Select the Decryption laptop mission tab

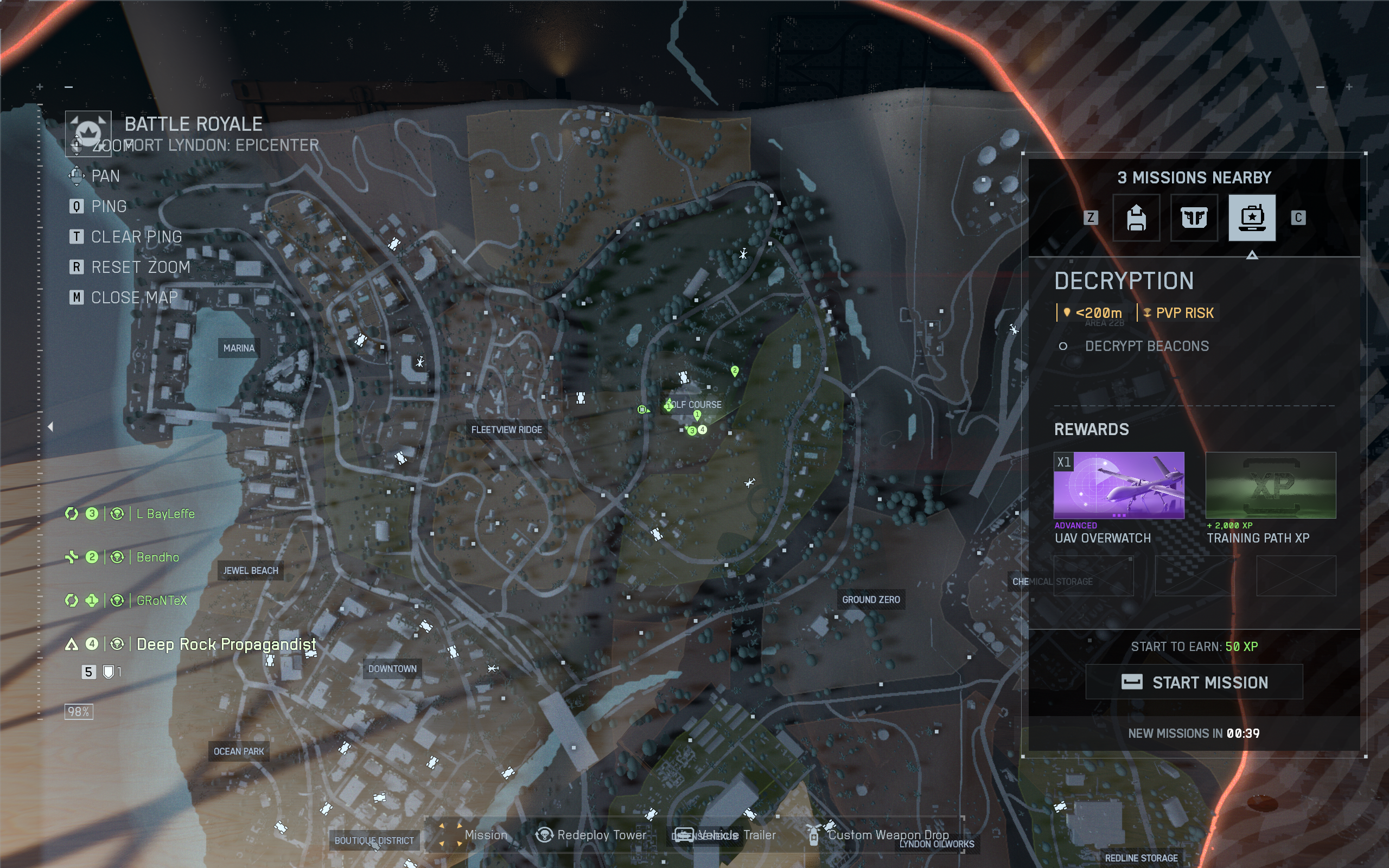pyautogui.click(x=1252, y=218)
